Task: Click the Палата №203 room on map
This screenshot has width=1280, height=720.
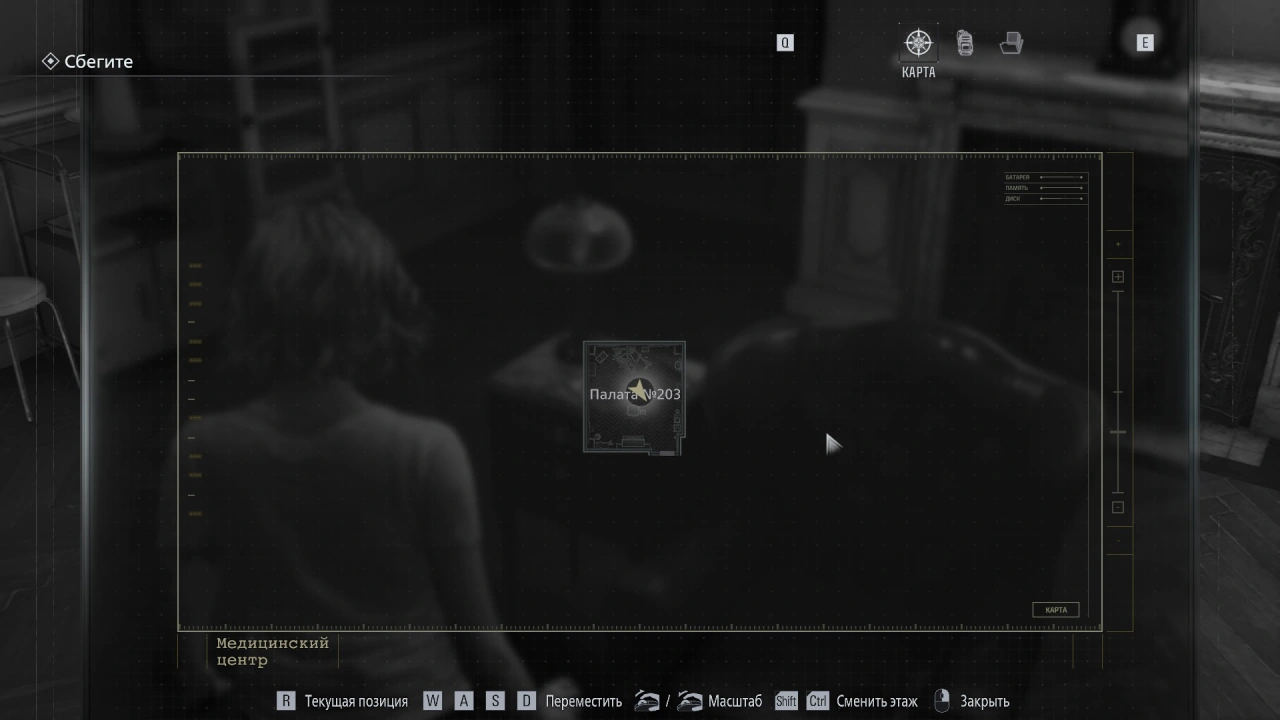Action: click(x=634, y=396)
